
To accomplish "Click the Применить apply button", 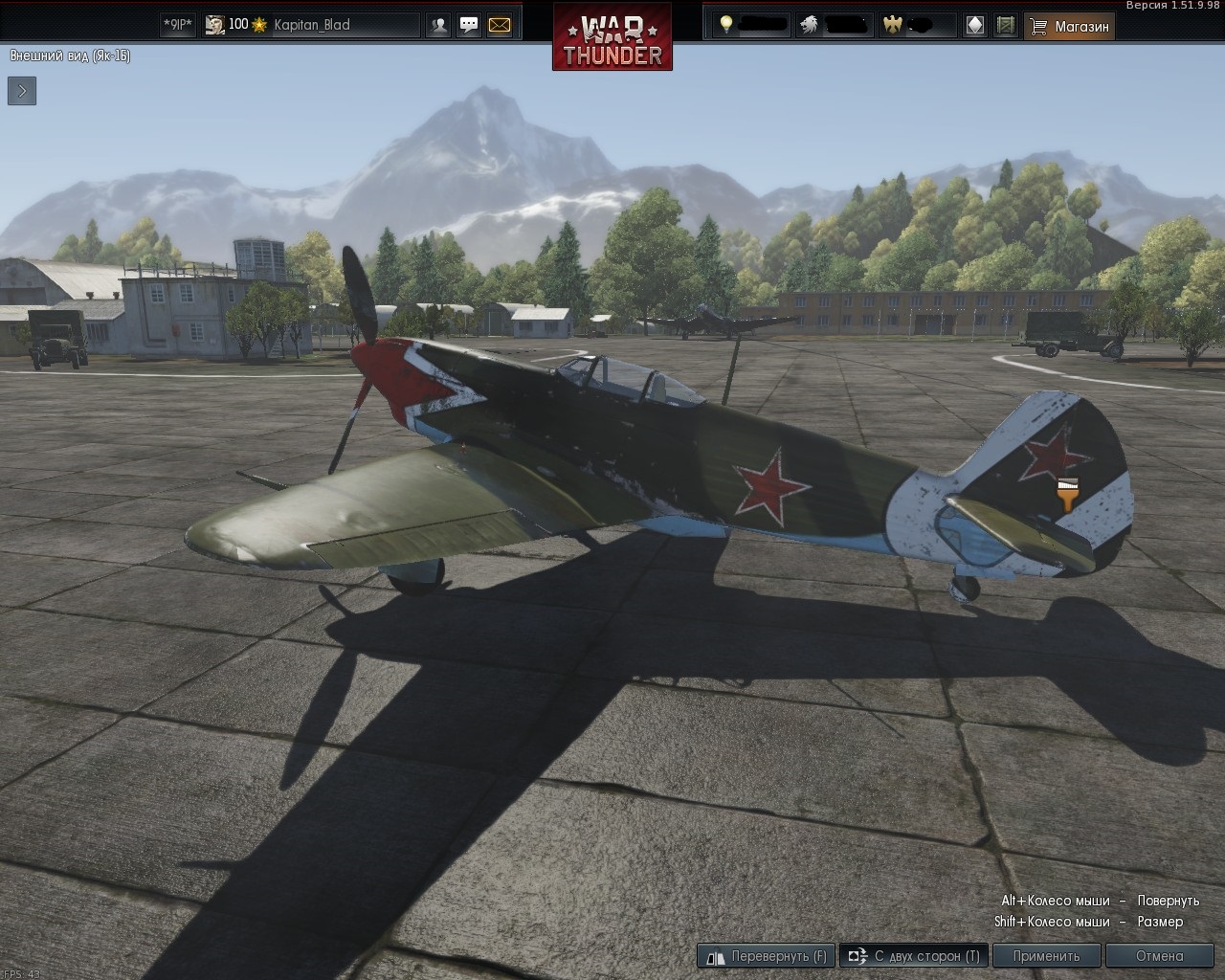I will click(1046, 955).
